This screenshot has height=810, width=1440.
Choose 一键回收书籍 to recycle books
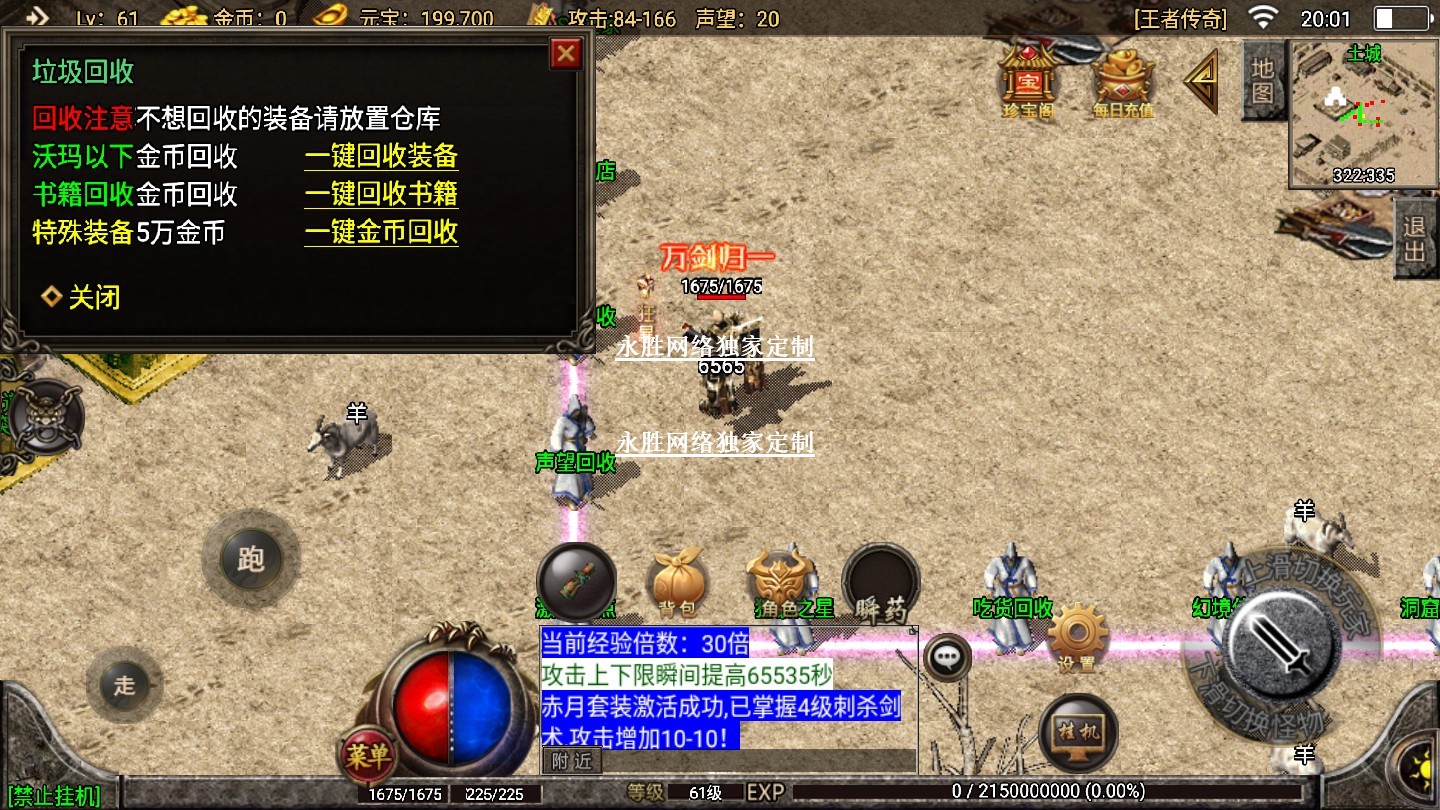pos(381,194)
